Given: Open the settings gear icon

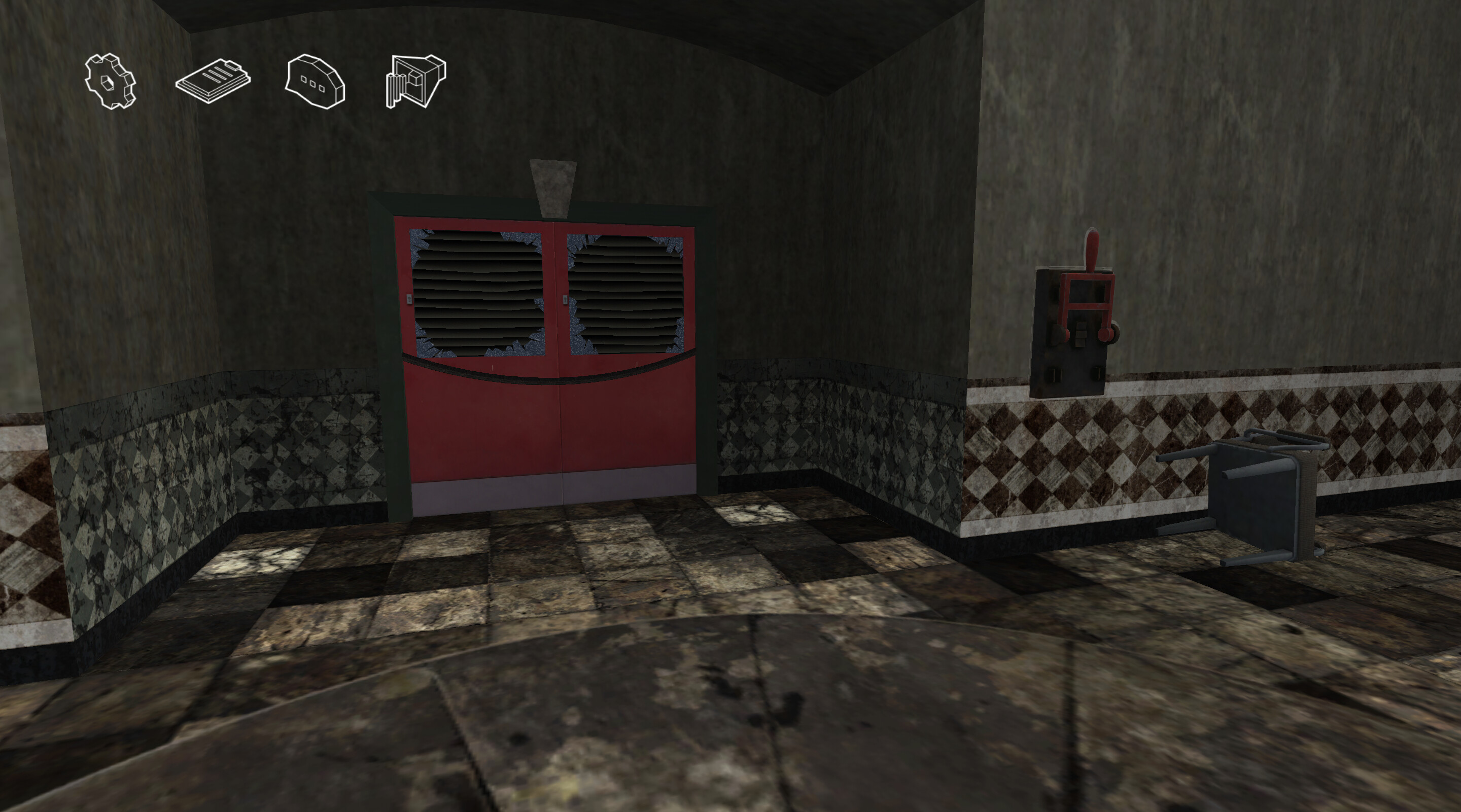Looking at the screenshot, I should (111, 83).
